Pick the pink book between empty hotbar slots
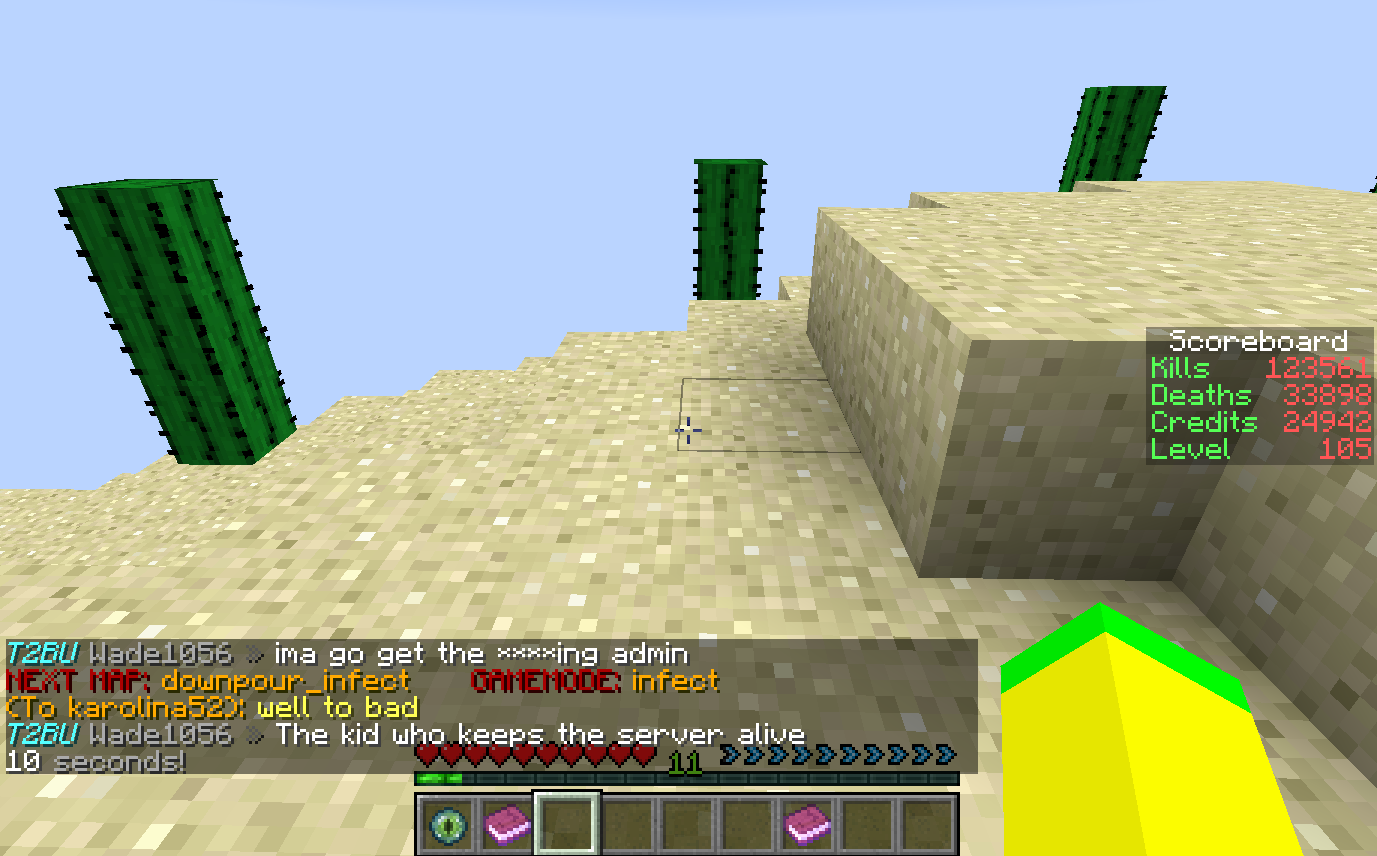Image resolution: width=1377 pixels, height=856 pixels. (x=808, y=825)
